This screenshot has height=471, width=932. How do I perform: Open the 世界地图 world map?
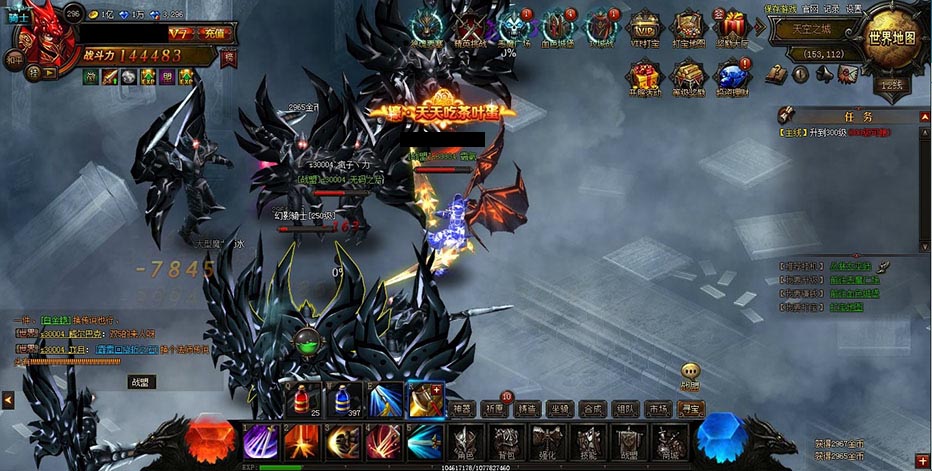point(891,38)
